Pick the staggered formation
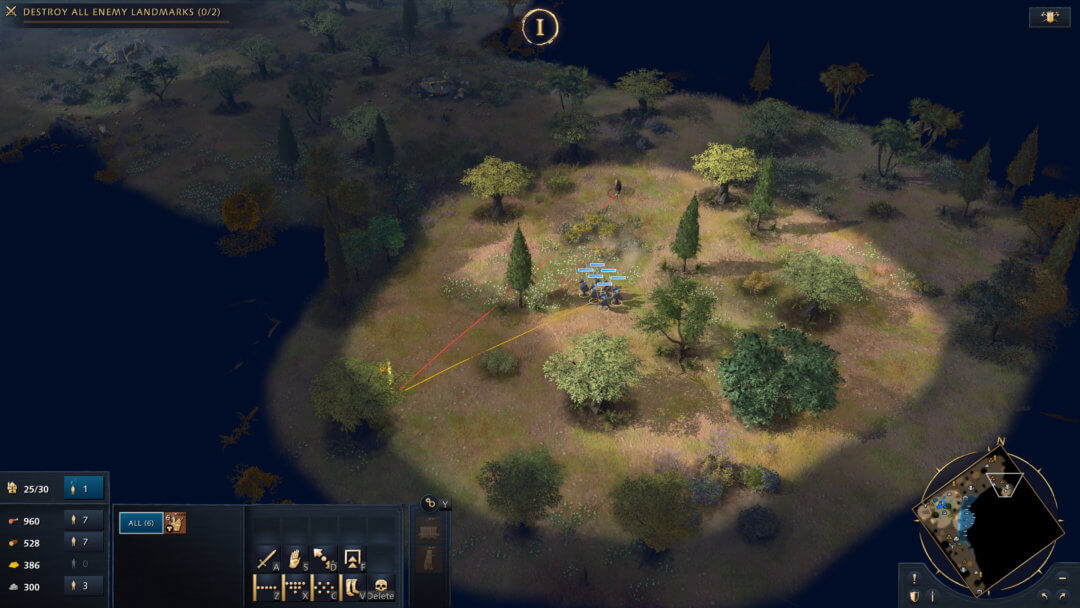The width and height of the screenshot is (1080, 608). 324,587
